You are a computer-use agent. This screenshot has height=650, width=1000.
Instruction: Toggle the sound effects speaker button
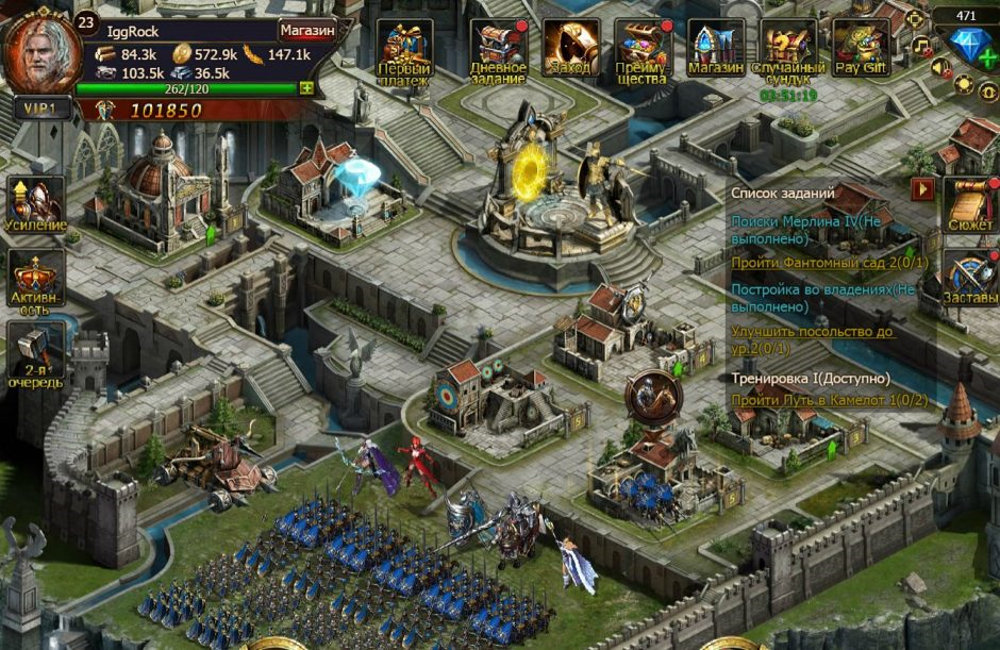pos(940,67)
